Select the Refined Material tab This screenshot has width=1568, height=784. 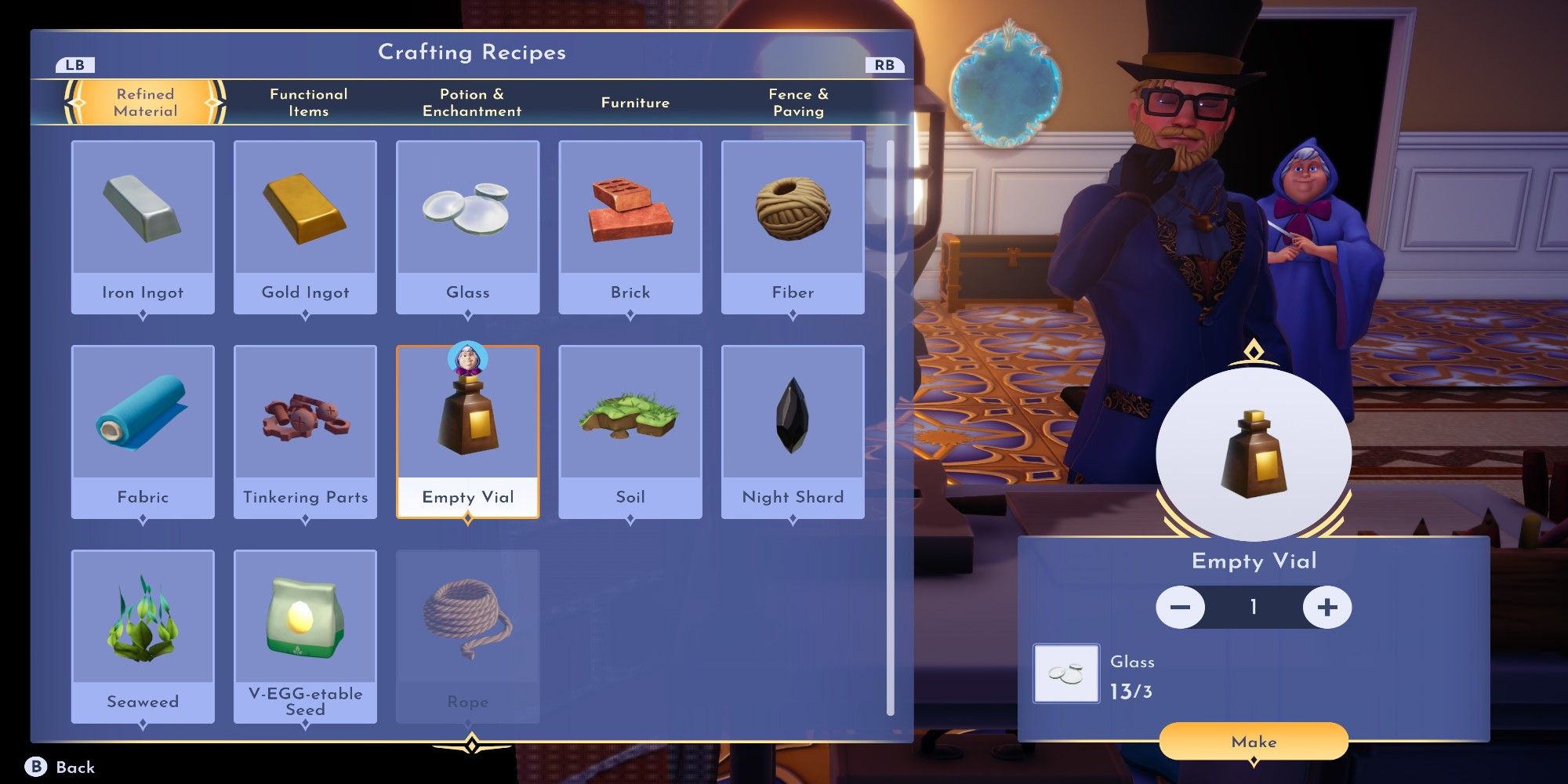146,103
